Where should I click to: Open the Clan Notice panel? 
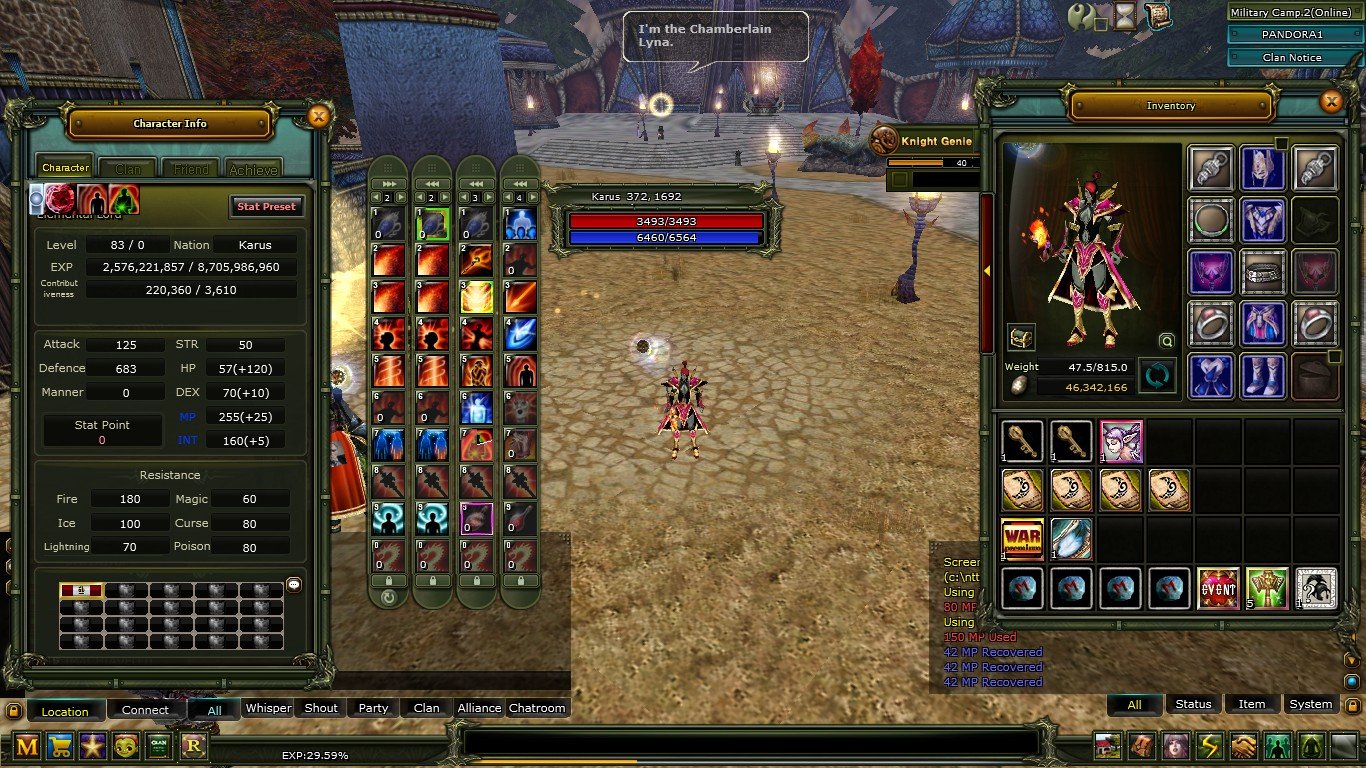point(1292,57)
